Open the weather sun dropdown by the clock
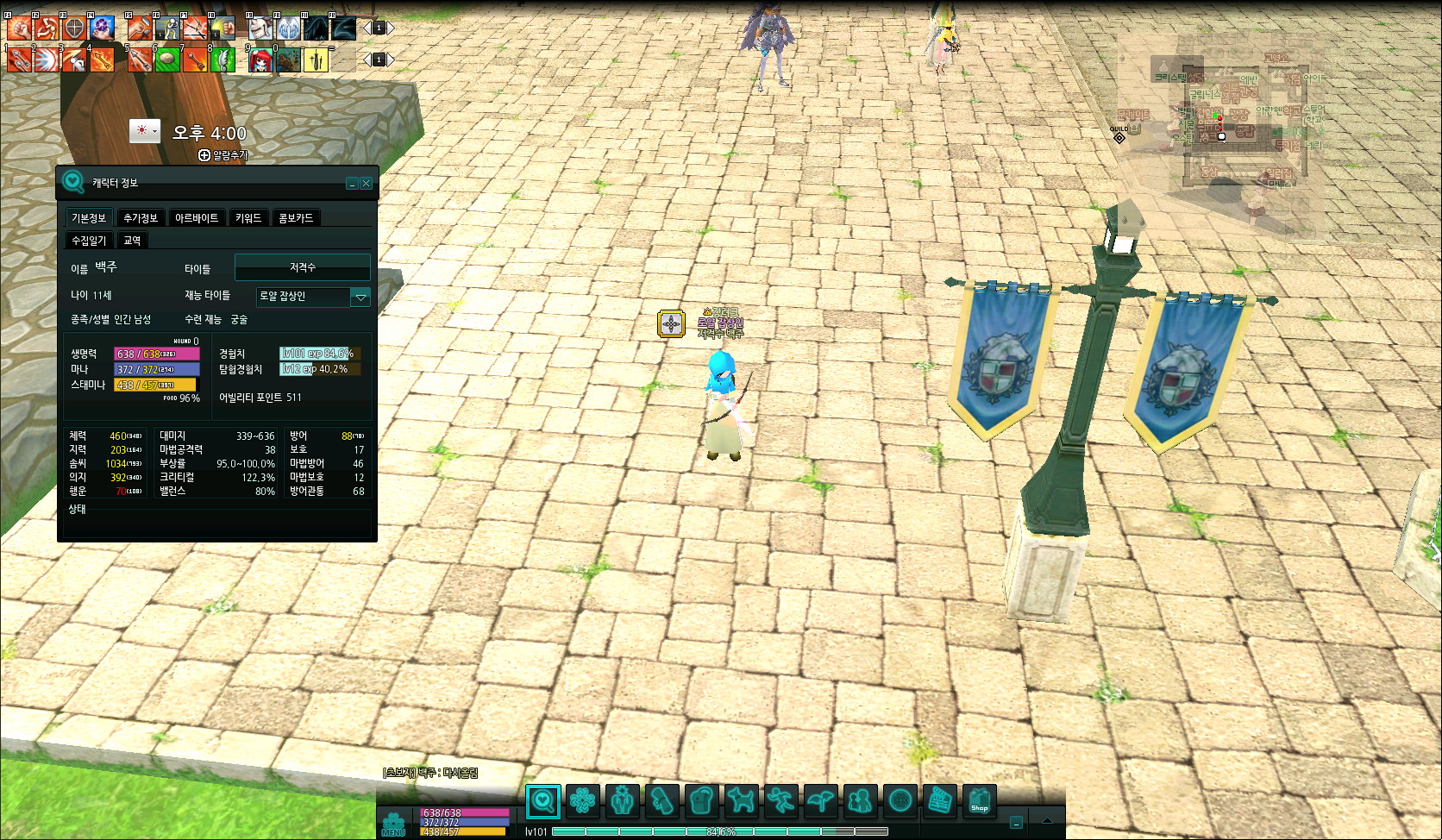 click(x=145, y=131)
